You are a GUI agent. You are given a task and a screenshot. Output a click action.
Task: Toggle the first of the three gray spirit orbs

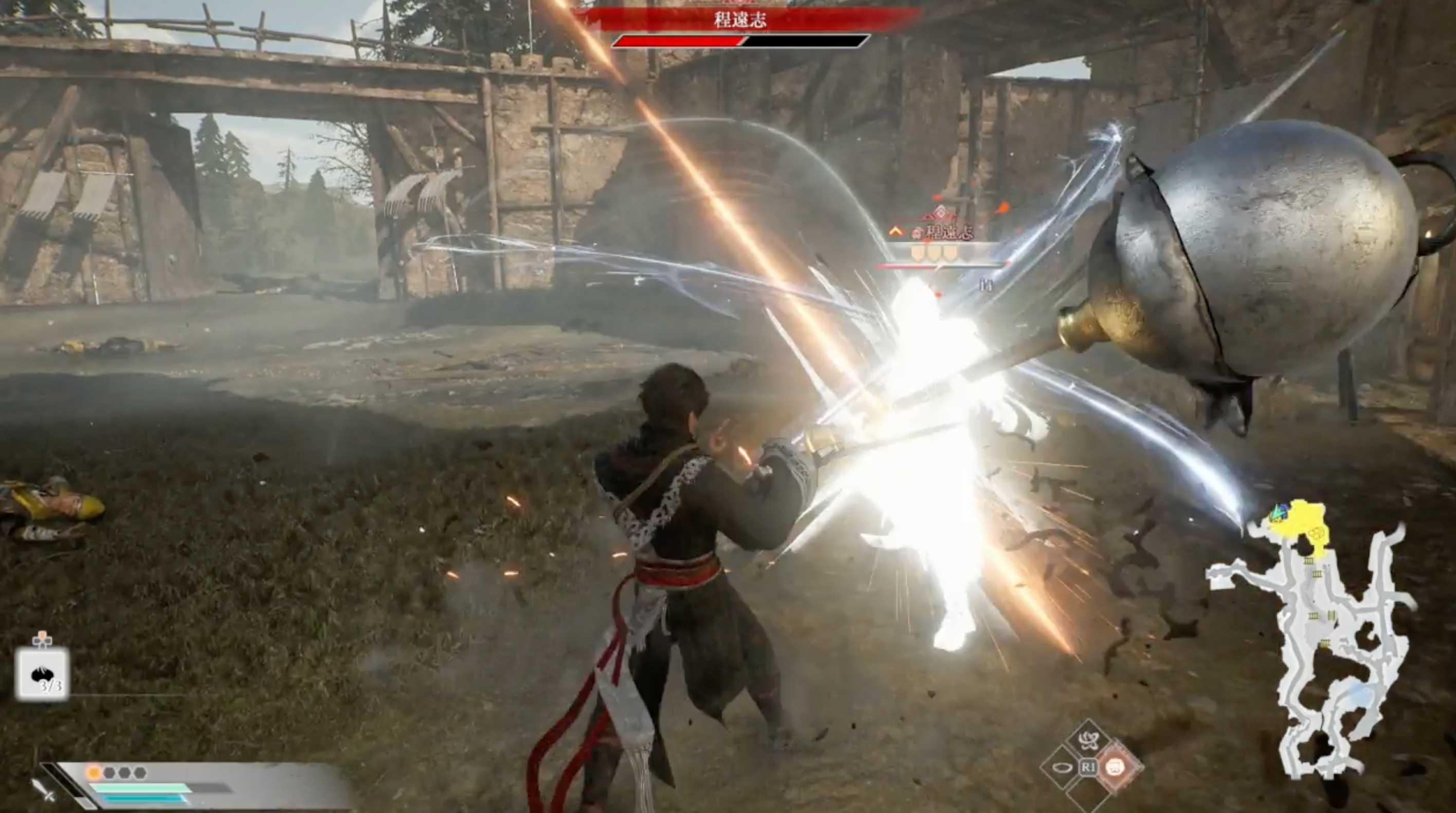click(109, 773)
